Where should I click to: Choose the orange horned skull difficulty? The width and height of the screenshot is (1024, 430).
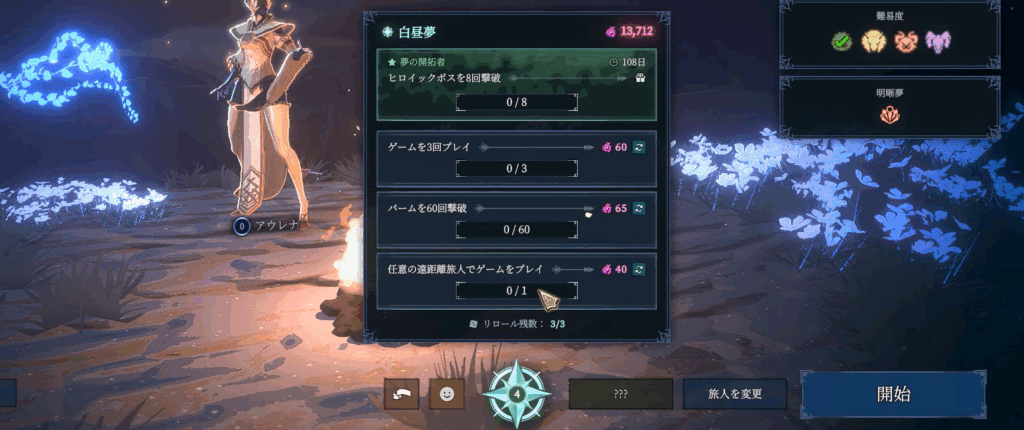906,41
